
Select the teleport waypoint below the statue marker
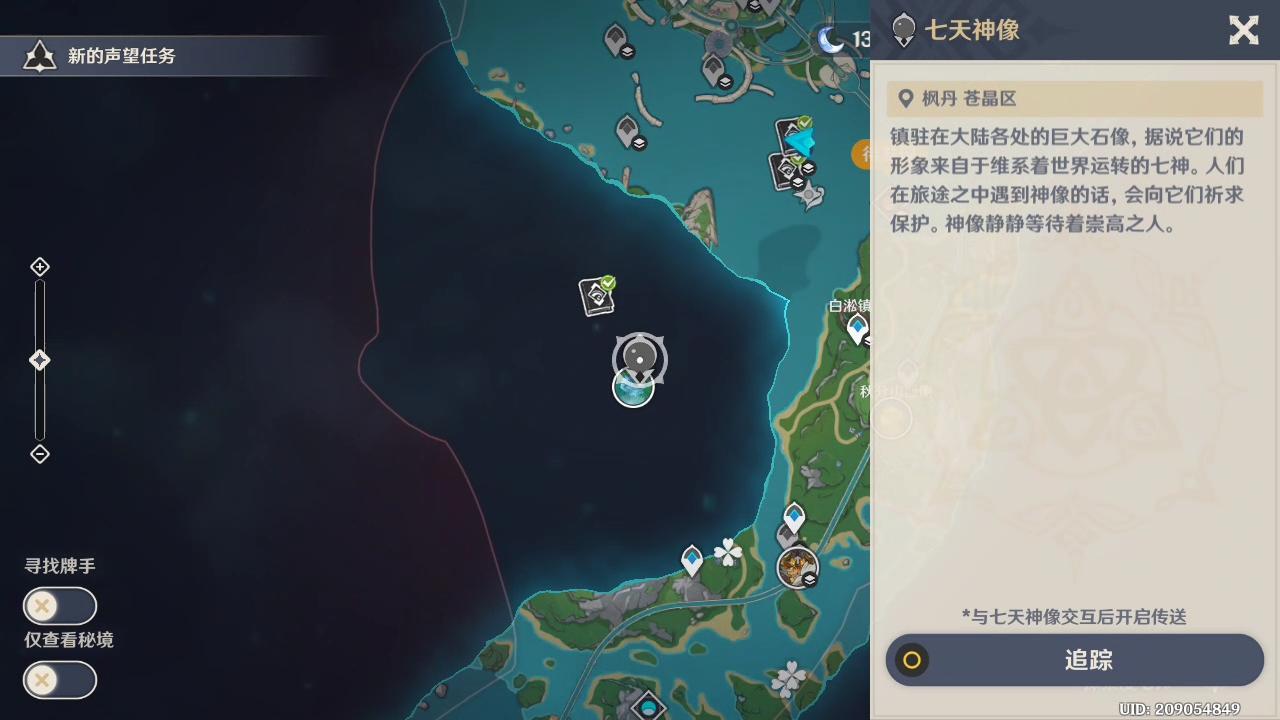(633, 390)
